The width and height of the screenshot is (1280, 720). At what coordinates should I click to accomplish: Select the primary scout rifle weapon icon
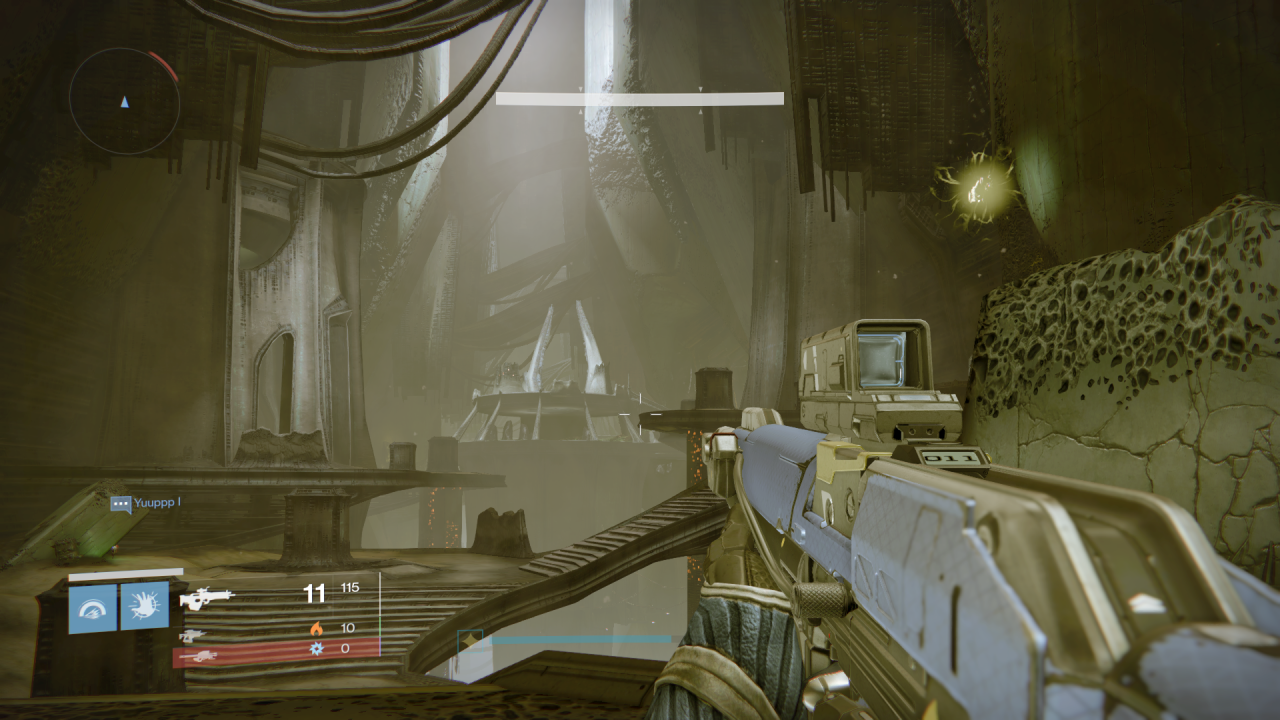[x=206, y=598]
